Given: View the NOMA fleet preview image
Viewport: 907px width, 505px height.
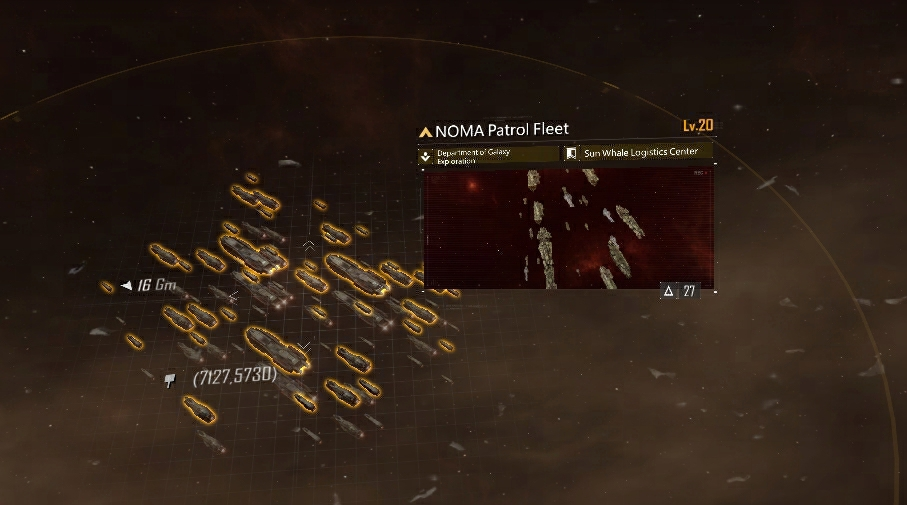Looking at the screenshot, I should click(568, 228).
